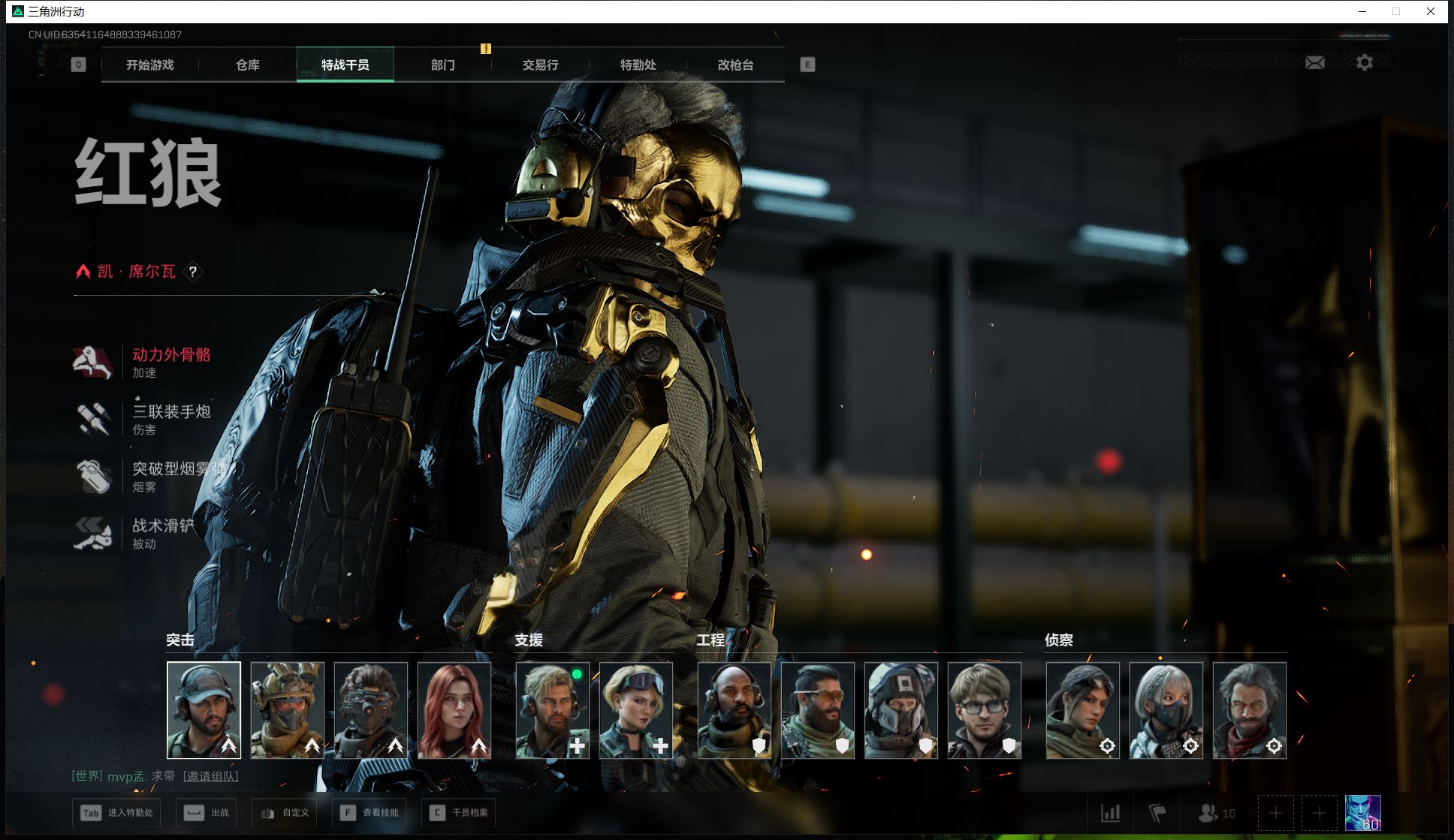1454x840 pixels.
Task: Switch to the 仓库 tab
Action: click(x=248, y=65)
